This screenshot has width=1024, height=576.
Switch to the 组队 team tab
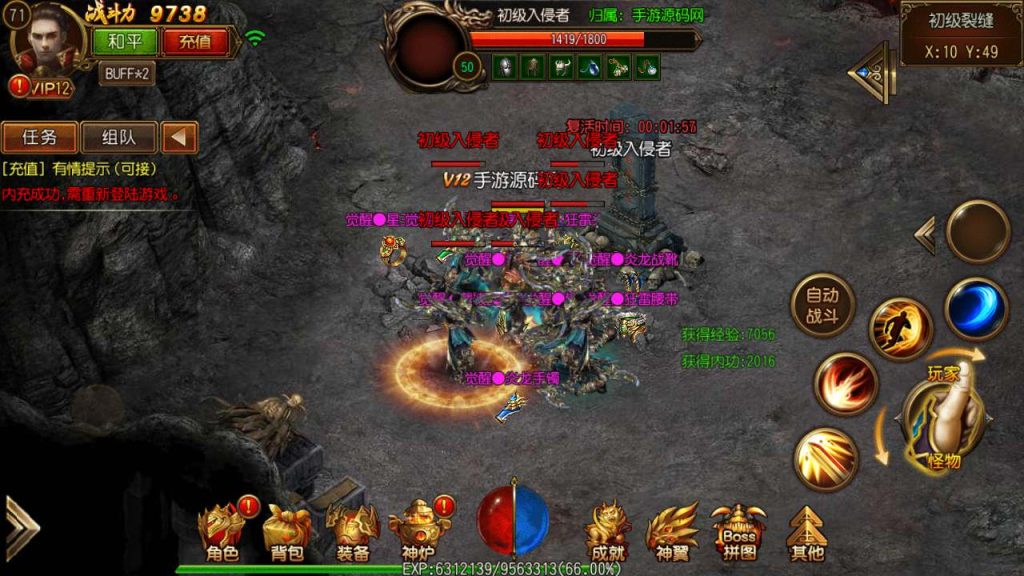click(x=118, y=137)
